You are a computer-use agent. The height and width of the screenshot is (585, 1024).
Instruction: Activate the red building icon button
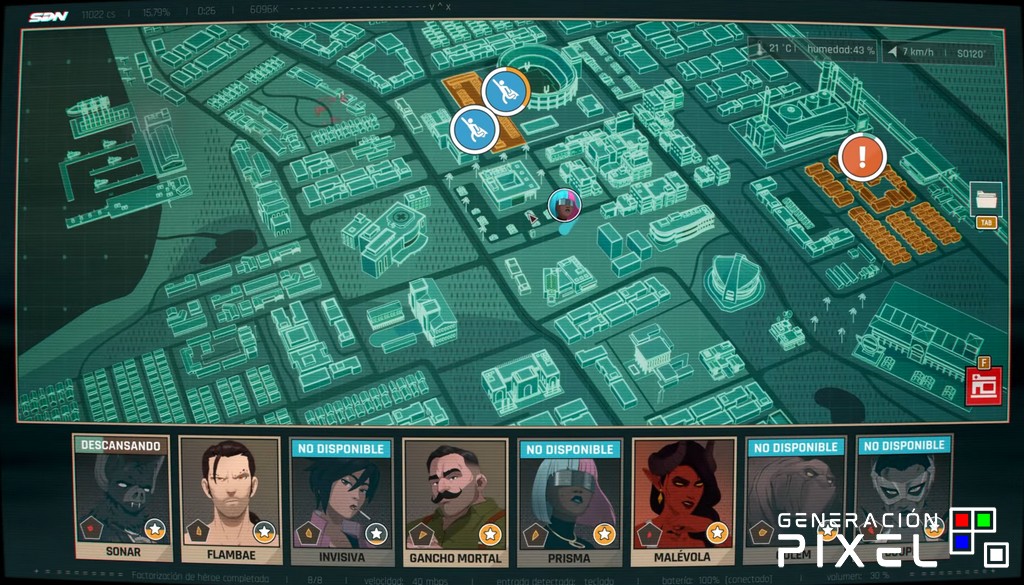tap(982, 386)
